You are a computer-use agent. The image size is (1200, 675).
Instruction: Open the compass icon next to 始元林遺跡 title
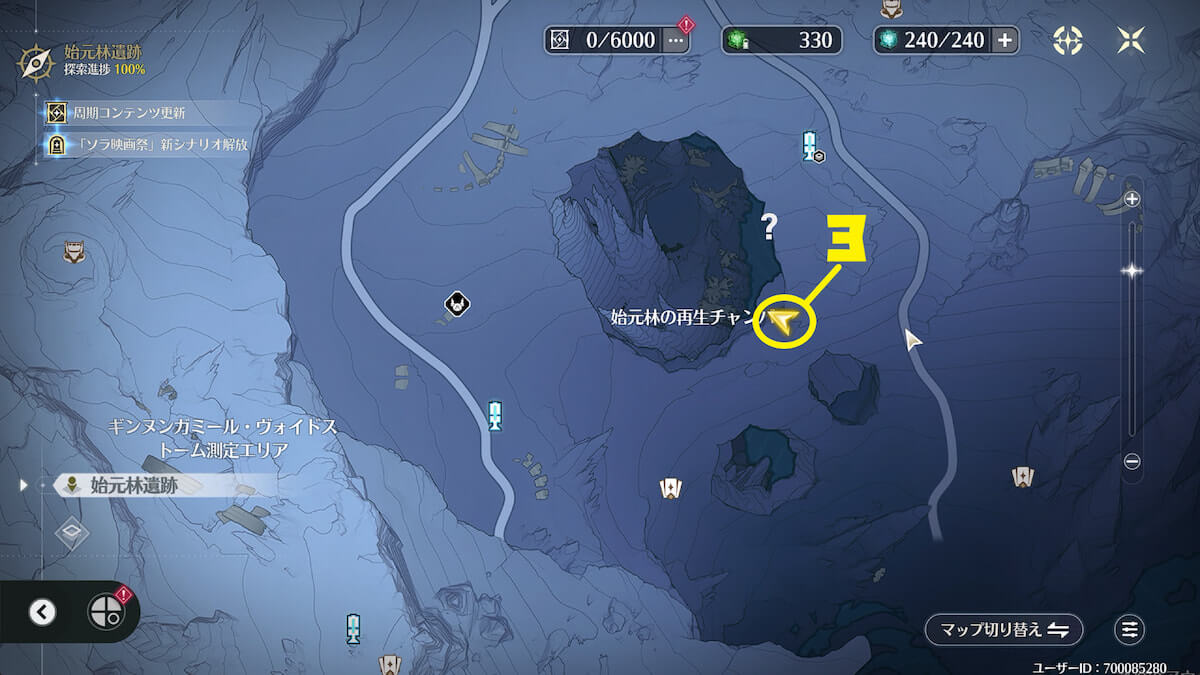(x=37, y=62)
